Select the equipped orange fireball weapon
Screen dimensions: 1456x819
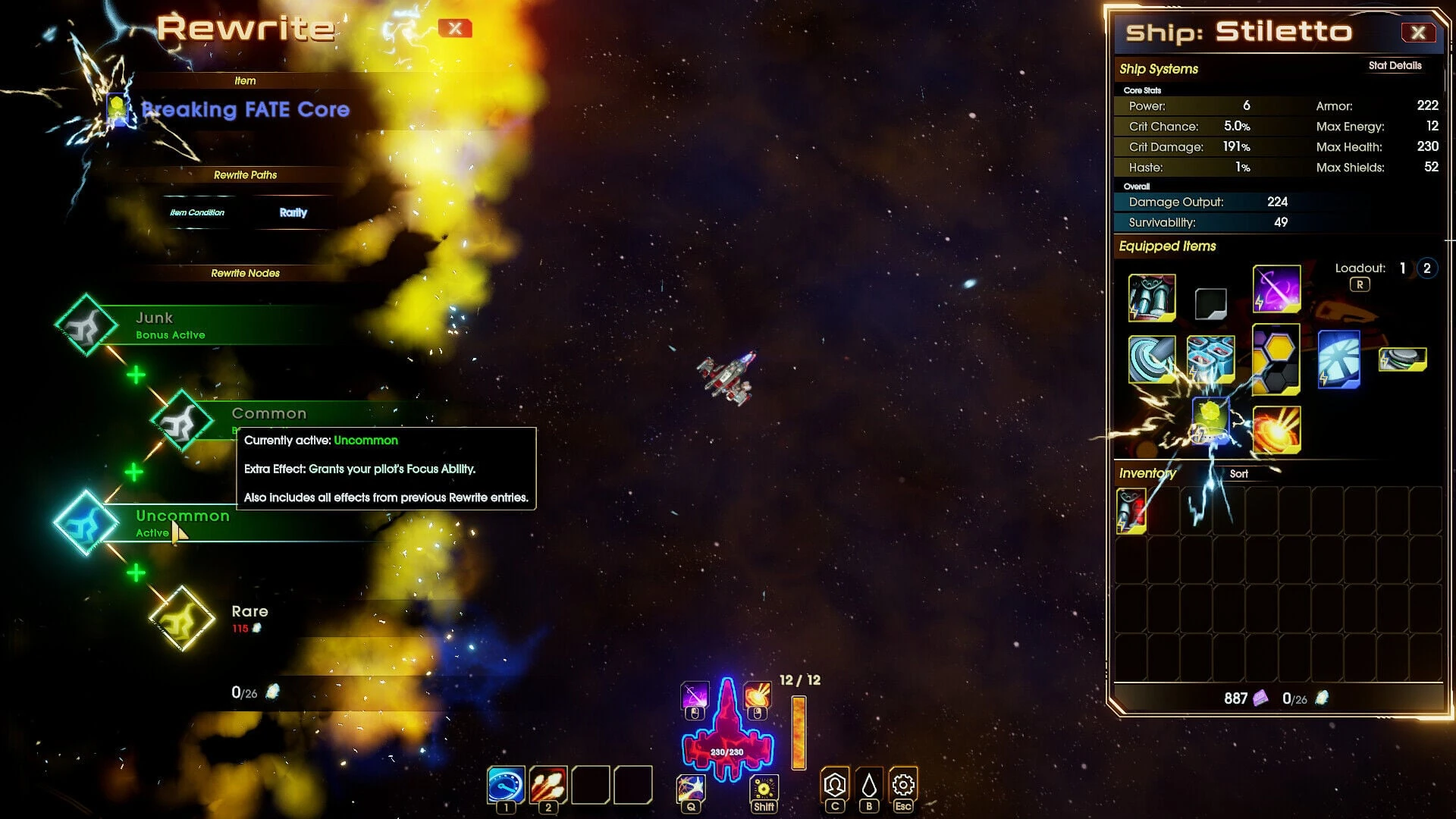[x=1276, y=430]
